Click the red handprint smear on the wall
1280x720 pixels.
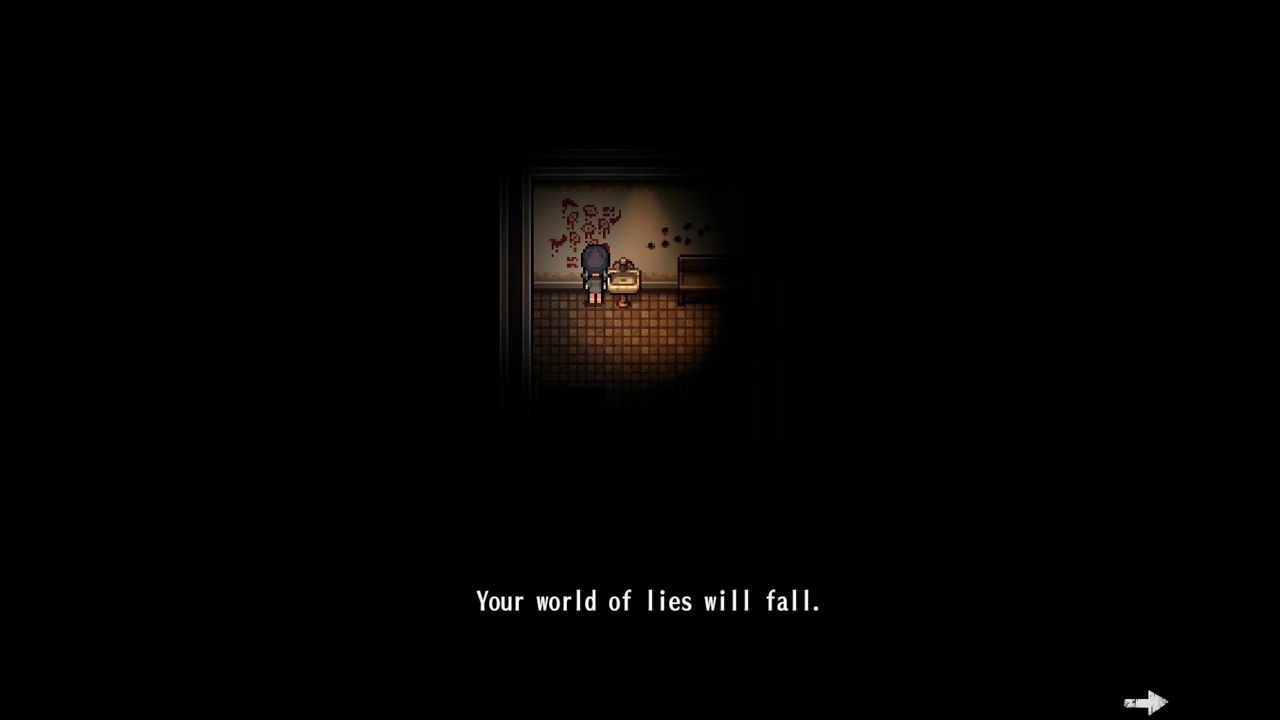point(556,241)
